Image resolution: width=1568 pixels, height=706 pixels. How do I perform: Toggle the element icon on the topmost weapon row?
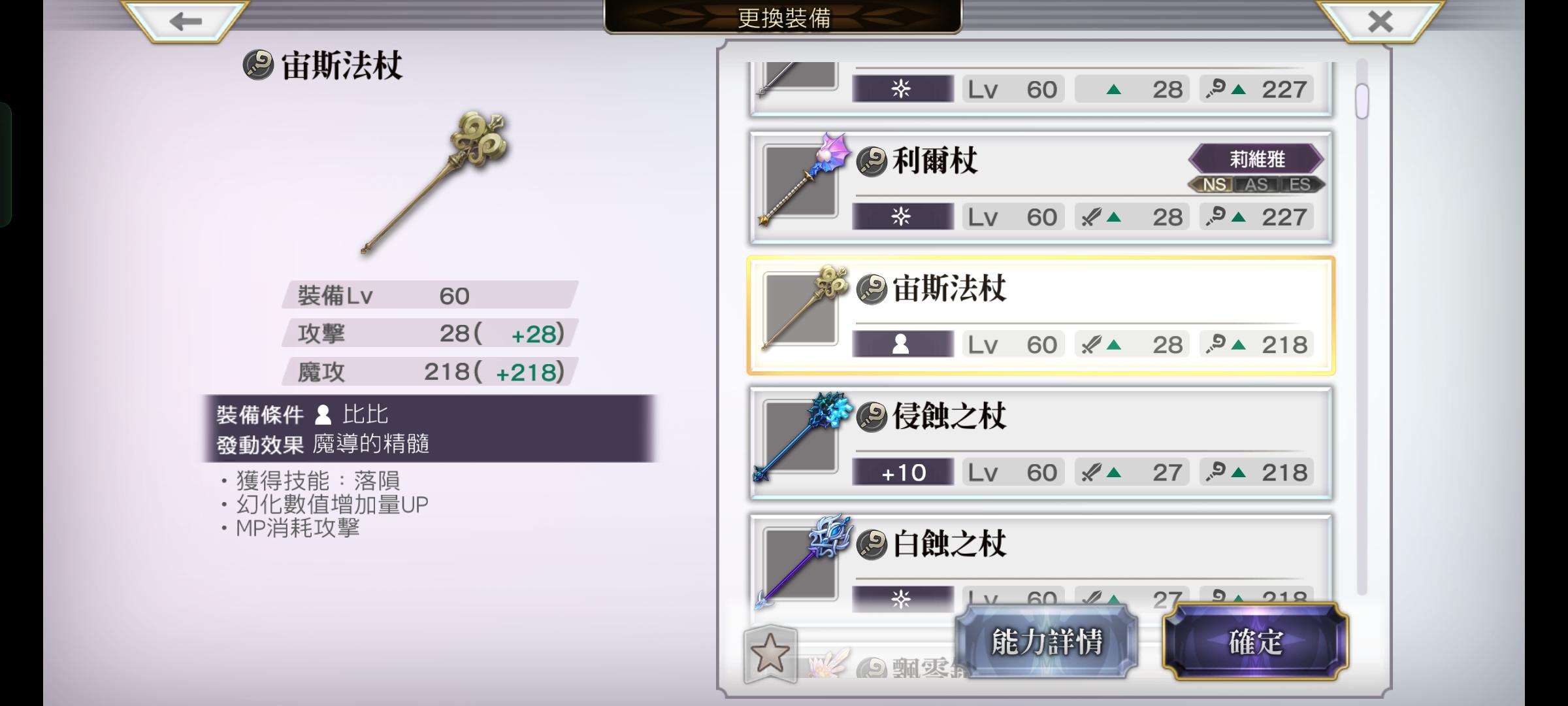click(x=902, y=88)
